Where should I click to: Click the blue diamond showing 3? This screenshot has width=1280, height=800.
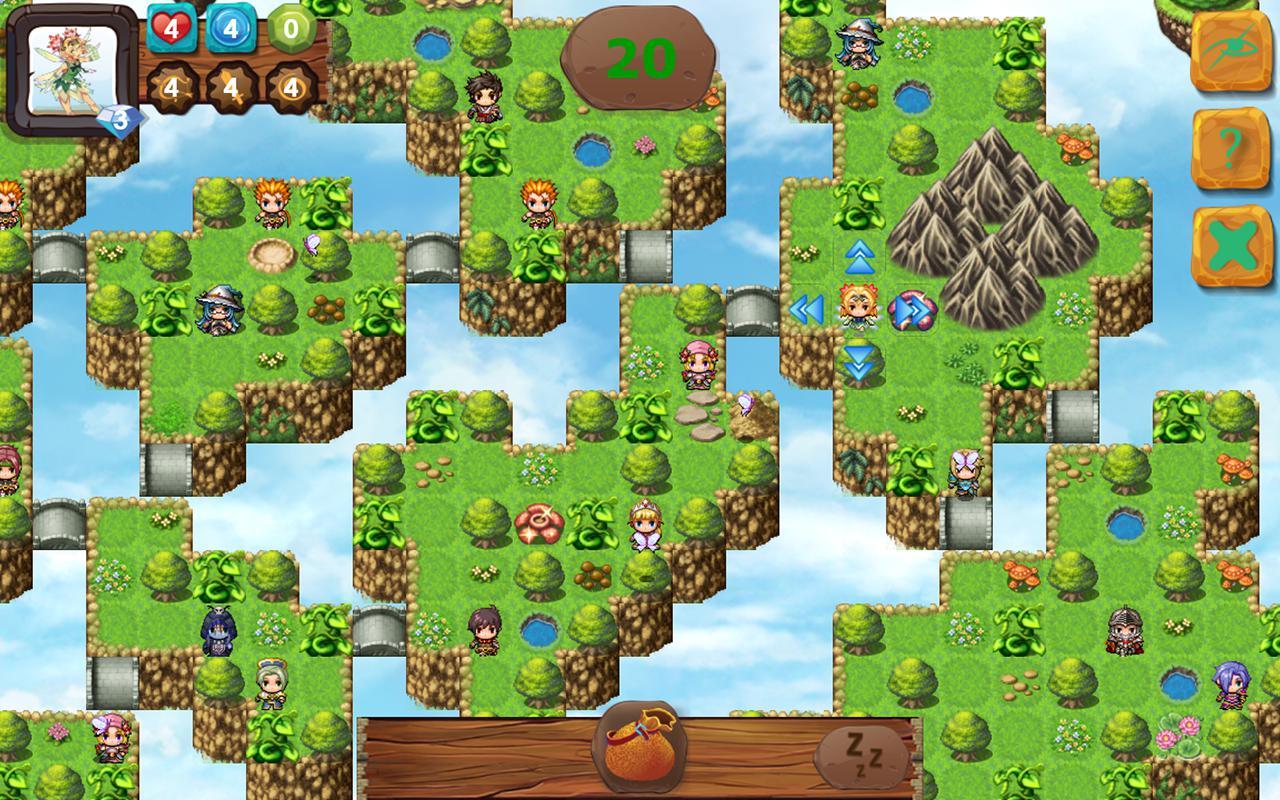coord(119,120)
